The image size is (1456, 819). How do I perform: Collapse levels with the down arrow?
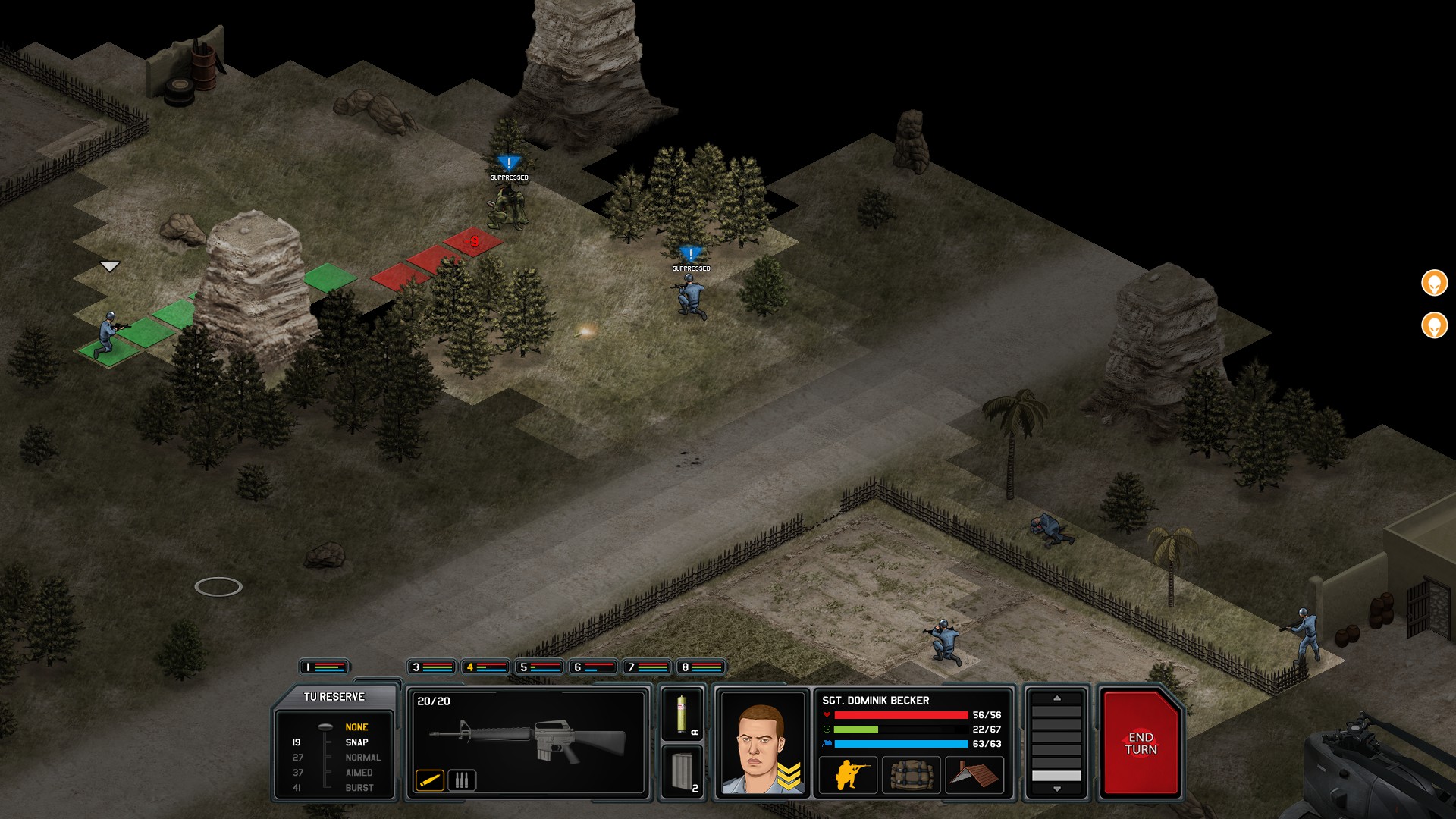click(1059, 788)
